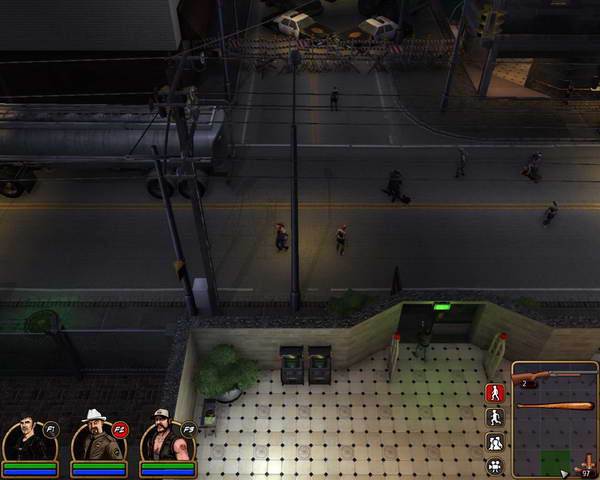The image size is (600, 480).
Task: Toggle the two-figure group mode button
Action: coord(494,441)
